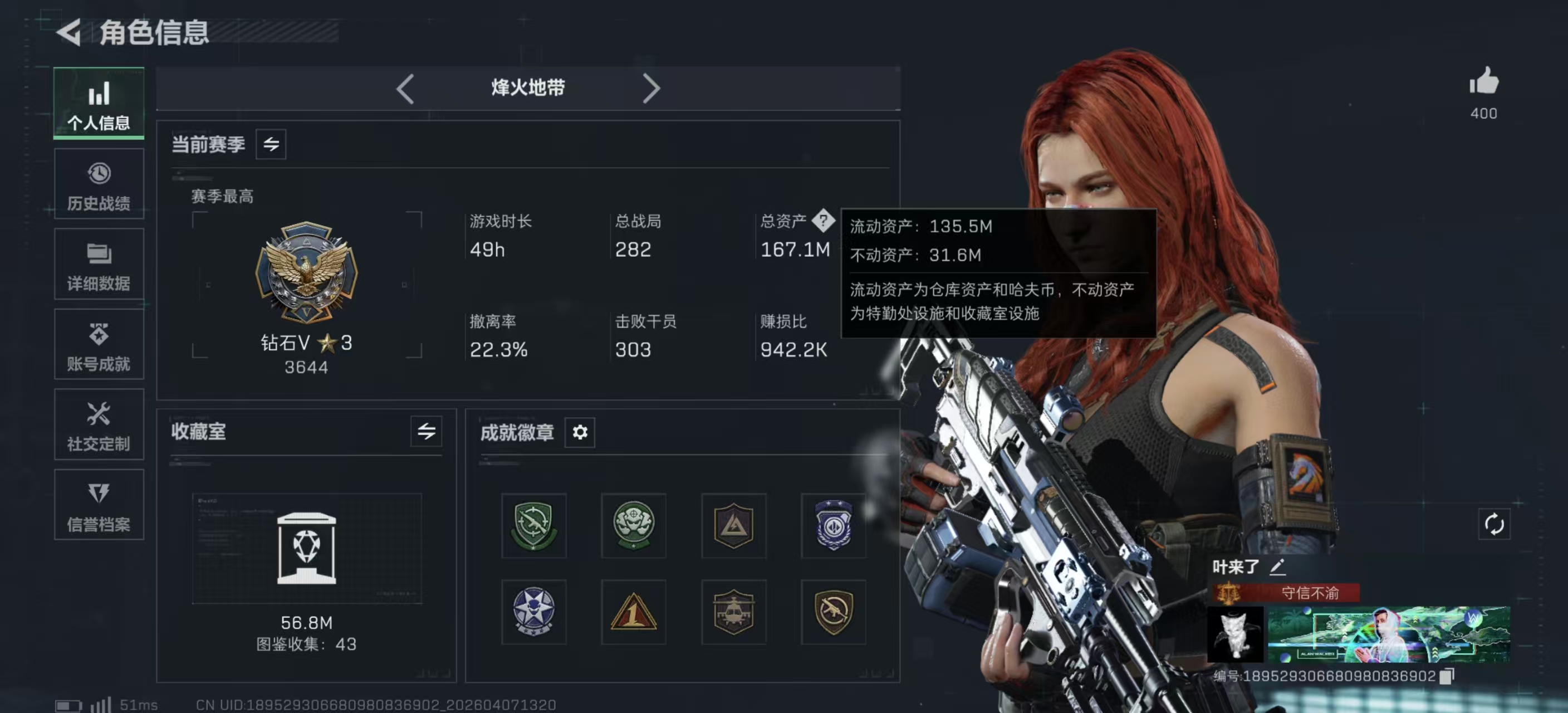Viewport: 1568px width, 713px height.
Task: Advance to next mode with right arrow
Action: tap(651, 88)
